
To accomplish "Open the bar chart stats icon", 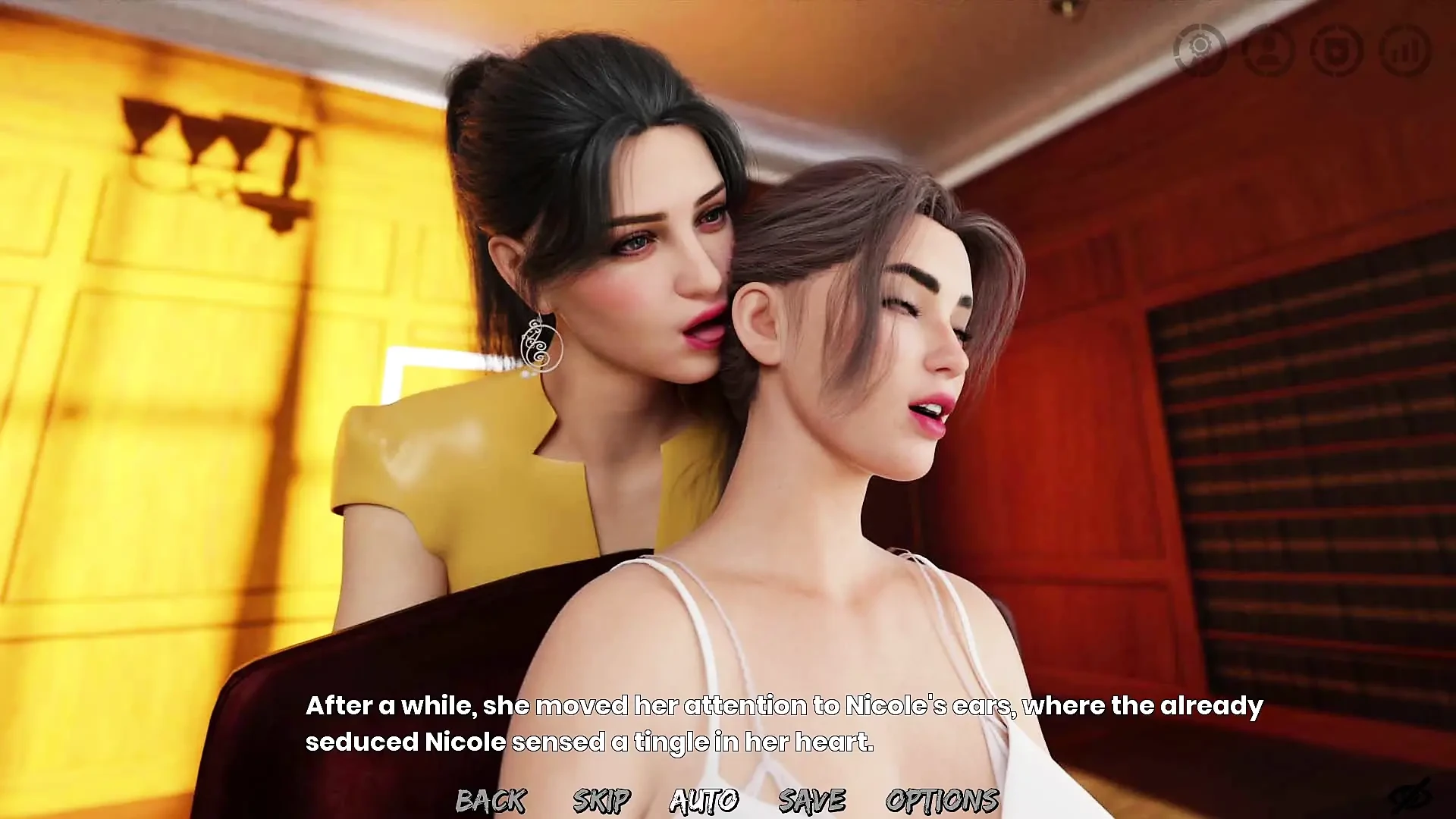I will (x=1405, y=49).
